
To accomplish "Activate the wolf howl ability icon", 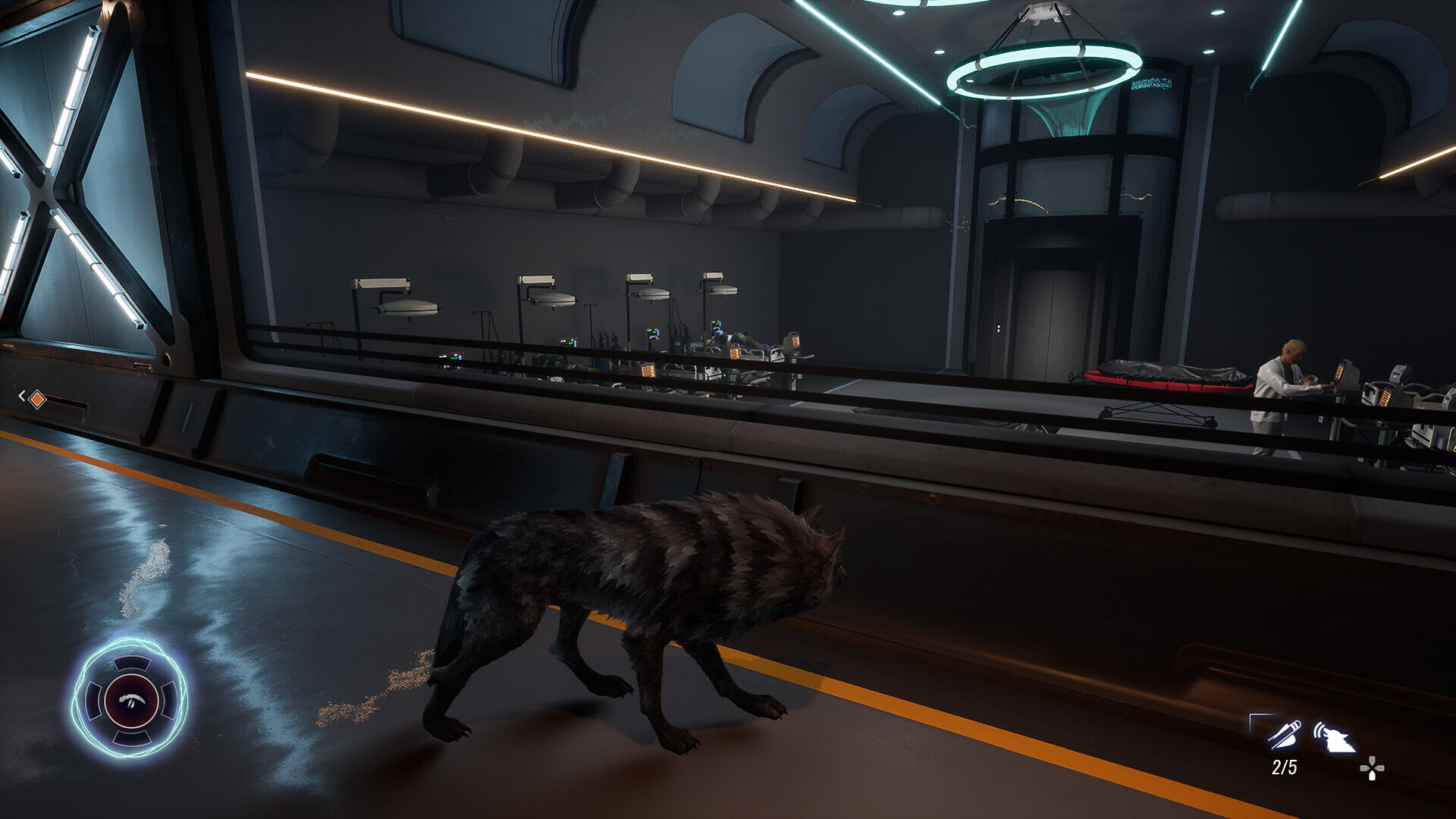I will [1335, 737].
